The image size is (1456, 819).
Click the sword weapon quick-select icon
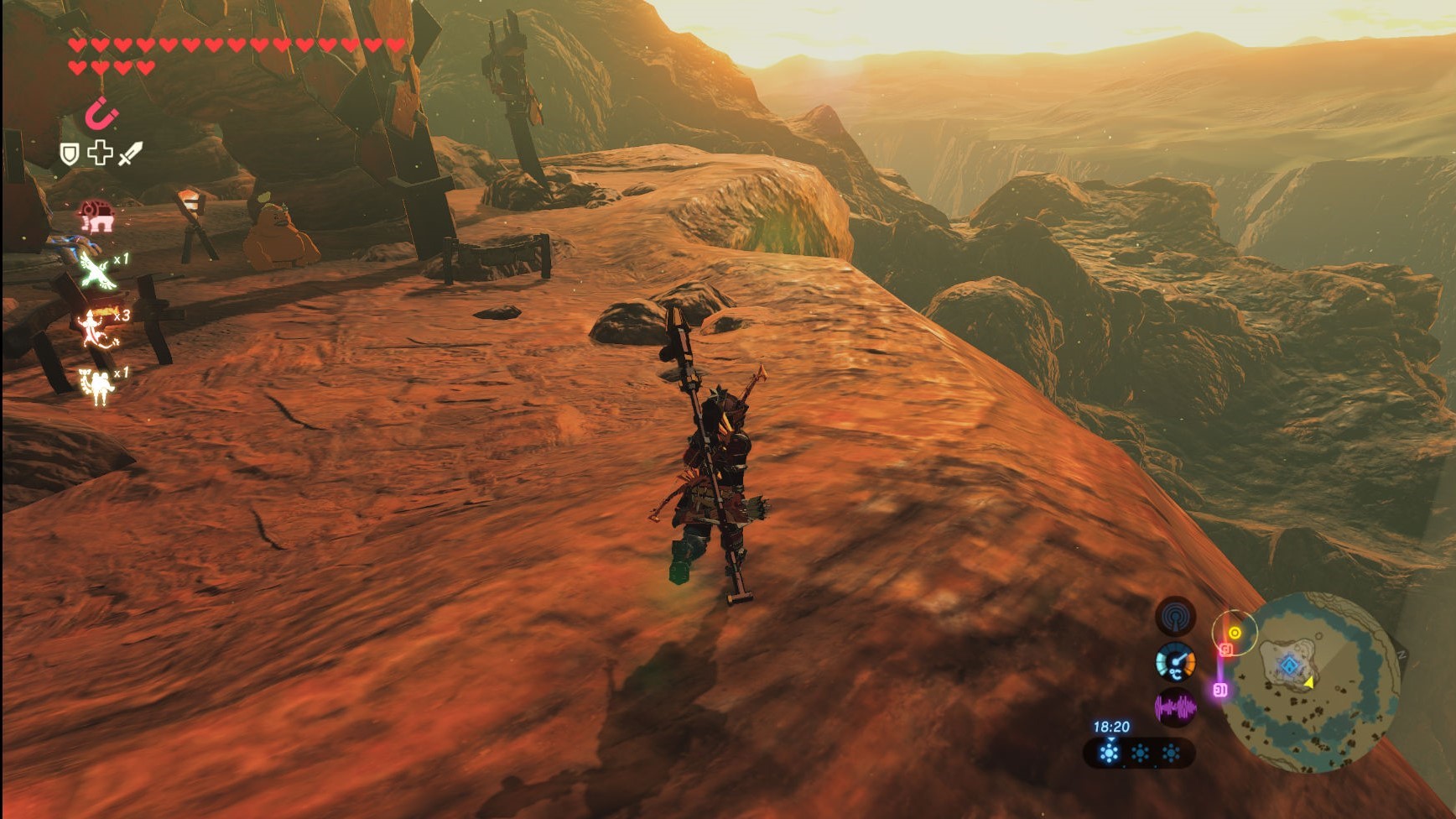pyautogui.click(x=131, y=154)
